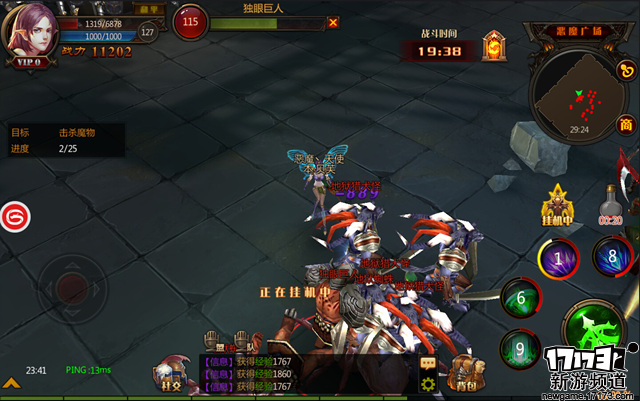Activate the blue skill on cooldown 8
This screenshot has height=401, width=640.
point(612,254)
